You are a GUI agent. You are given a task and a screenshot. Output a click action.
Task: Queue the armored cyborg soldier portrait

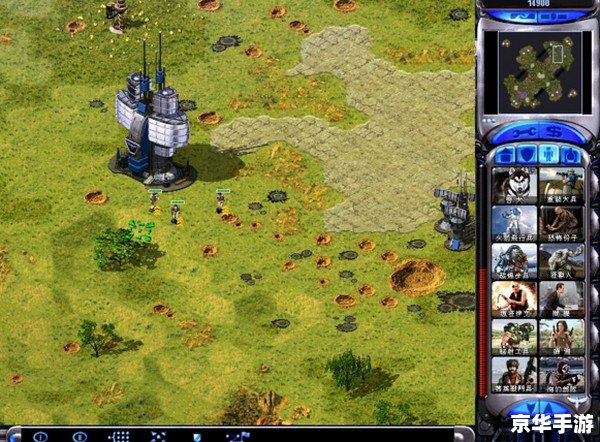pyautogui.click(x=514, y=261)
